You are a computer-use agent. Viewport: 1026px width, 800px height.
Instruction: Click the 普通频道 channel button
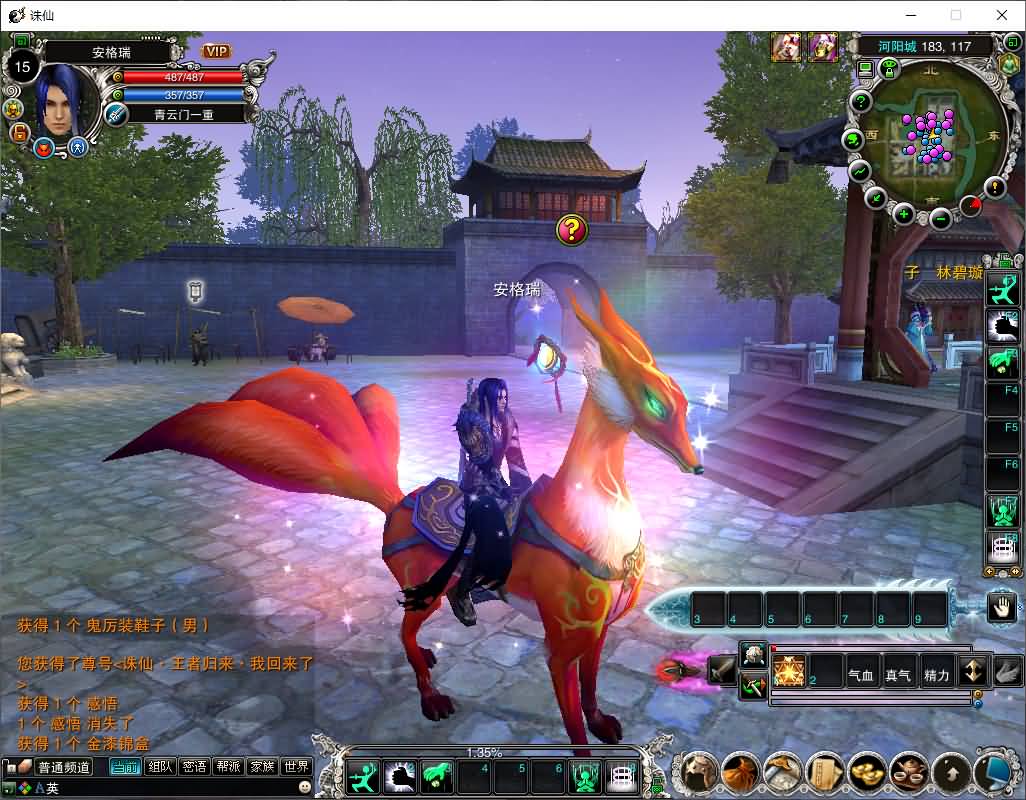point(64,767)
